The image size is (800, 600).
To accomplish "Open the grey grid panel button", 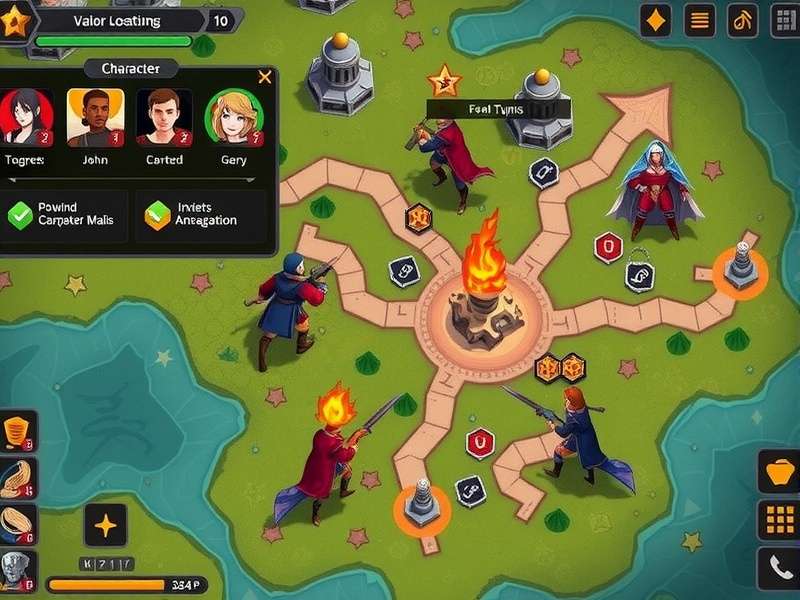I will point(782,20).
